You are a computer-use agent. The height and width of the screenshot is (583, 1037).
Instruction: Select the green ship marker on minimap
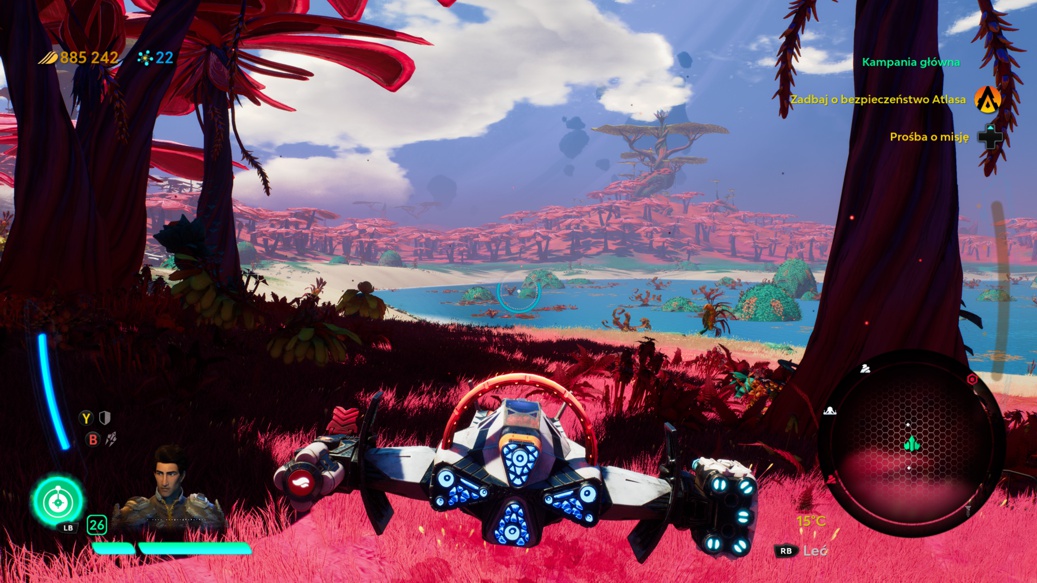coord(911,443)
